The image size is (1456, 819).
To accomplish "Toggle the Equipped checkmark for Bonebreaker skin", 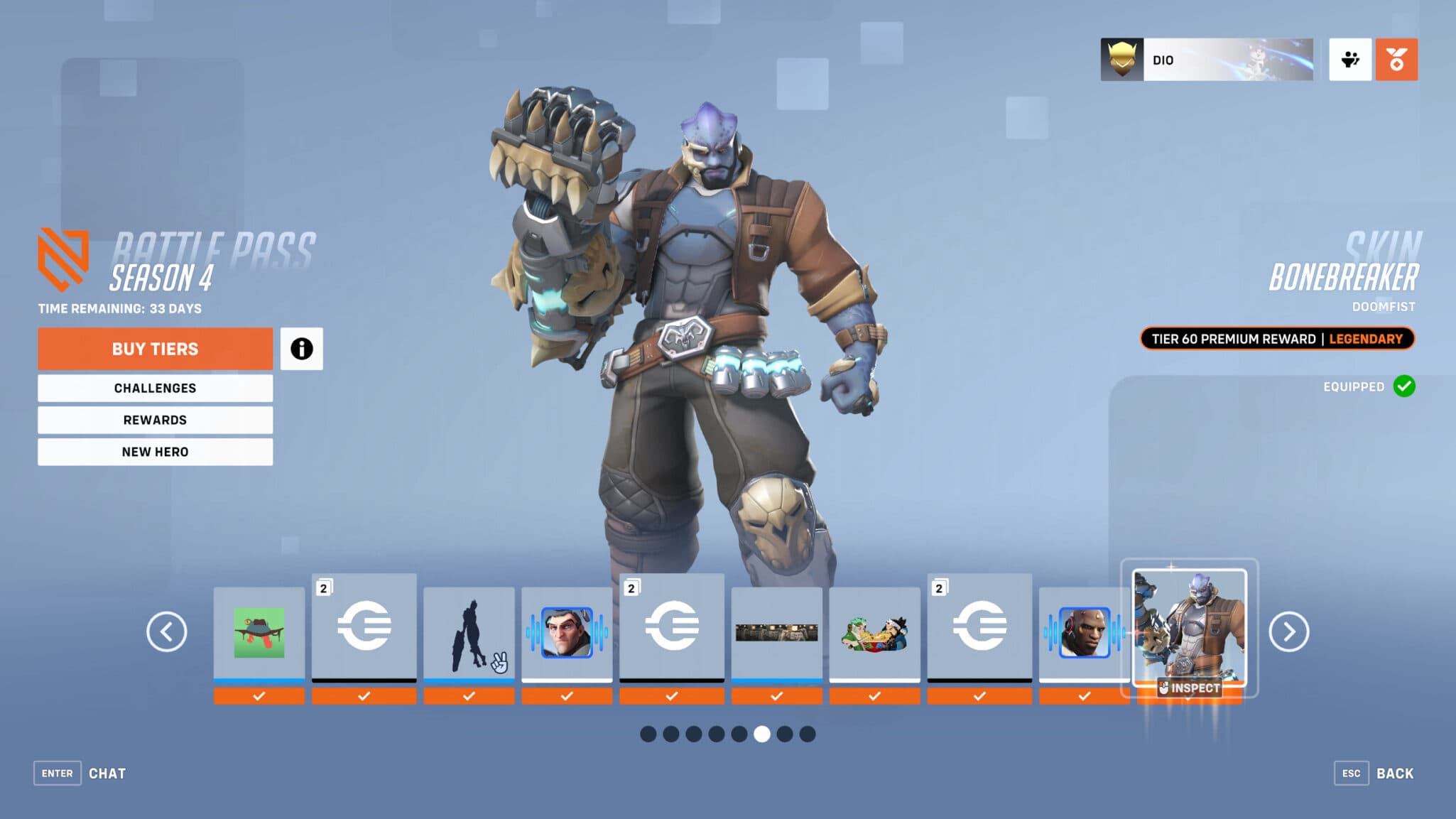I will click(1403, 387).
